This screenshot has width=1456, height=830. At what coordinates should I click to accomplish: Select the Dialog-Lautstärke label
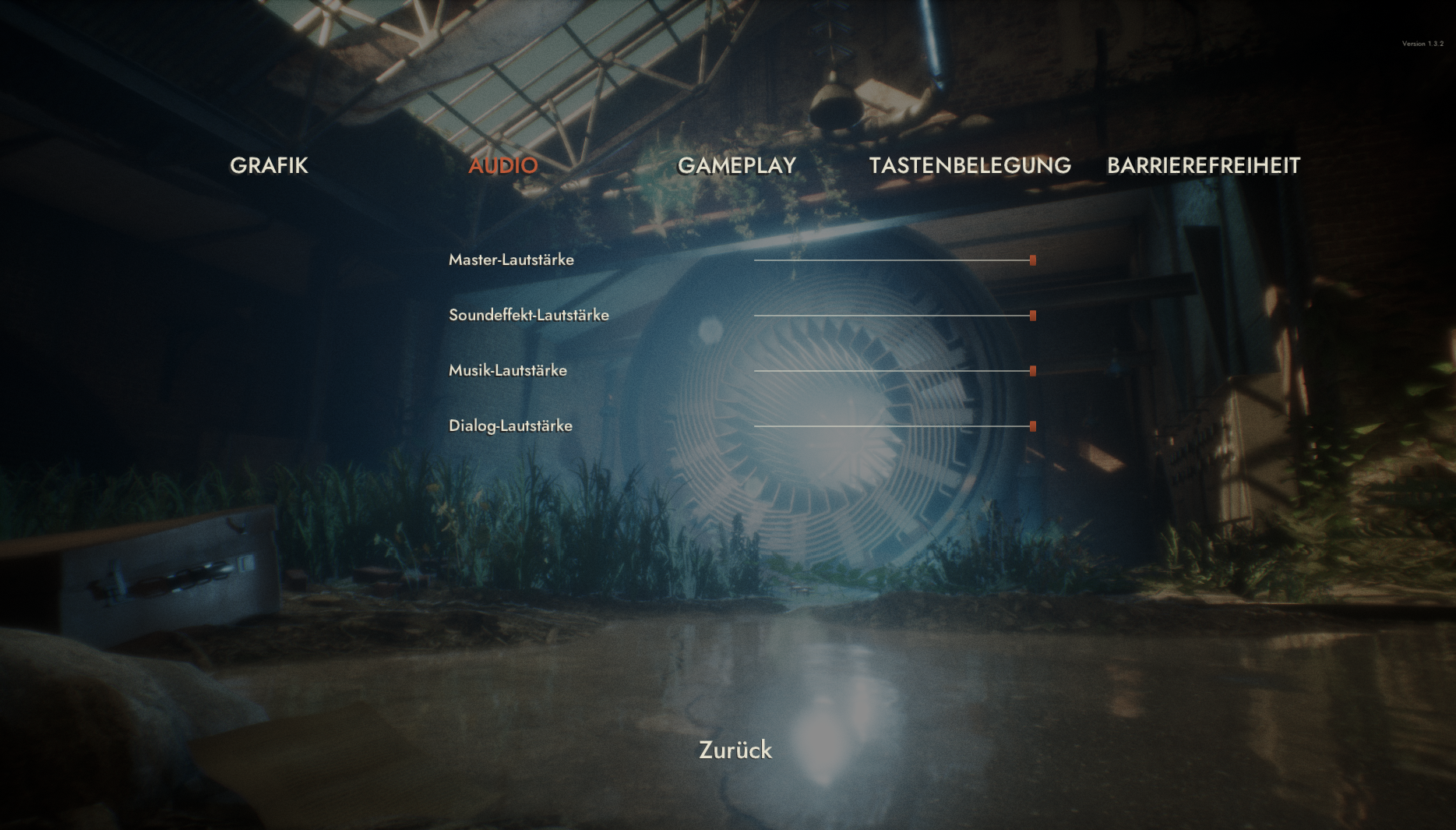point(510,426)
